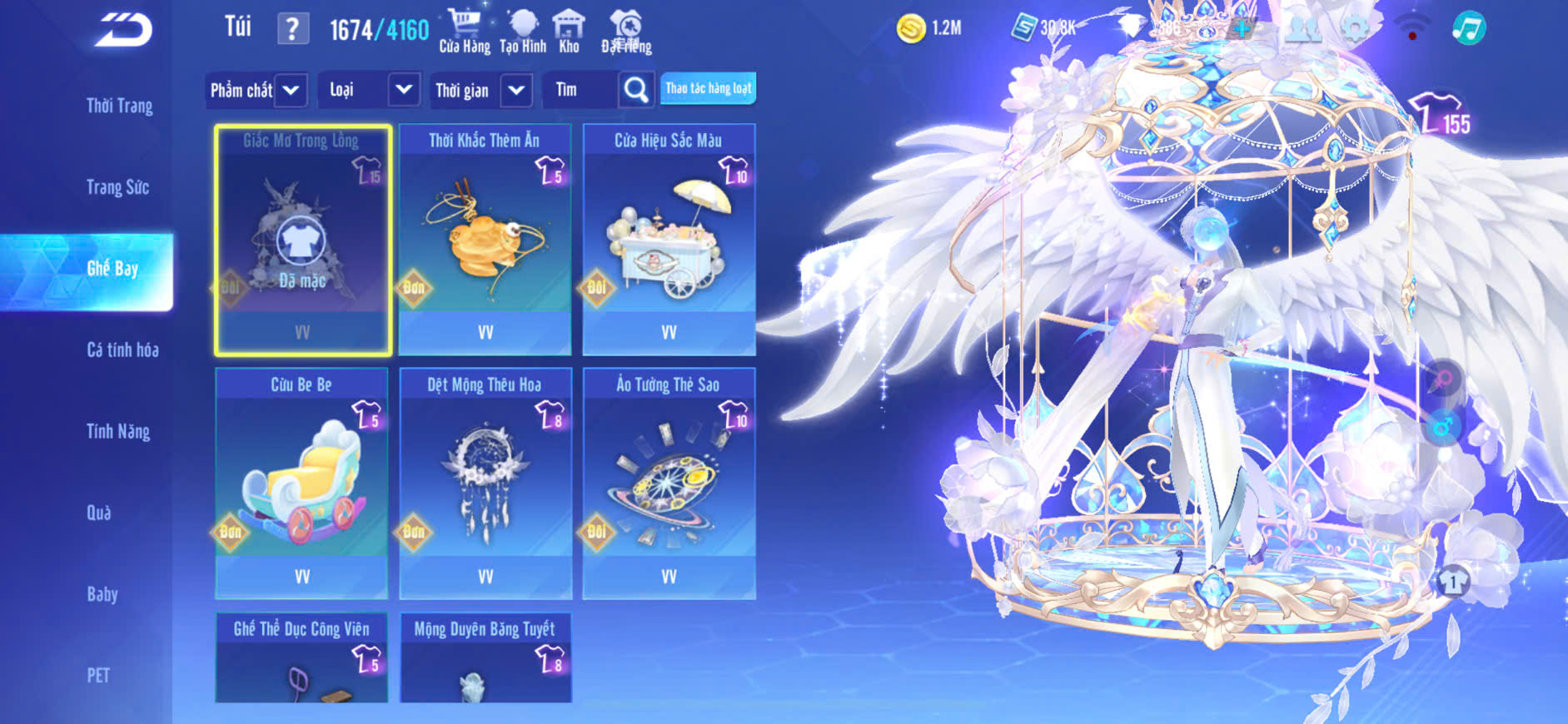Image resolution: width=1568 pixels, height=724 pixels.
Task: Go back using the return arrow
Action: [x=123, y=31]
